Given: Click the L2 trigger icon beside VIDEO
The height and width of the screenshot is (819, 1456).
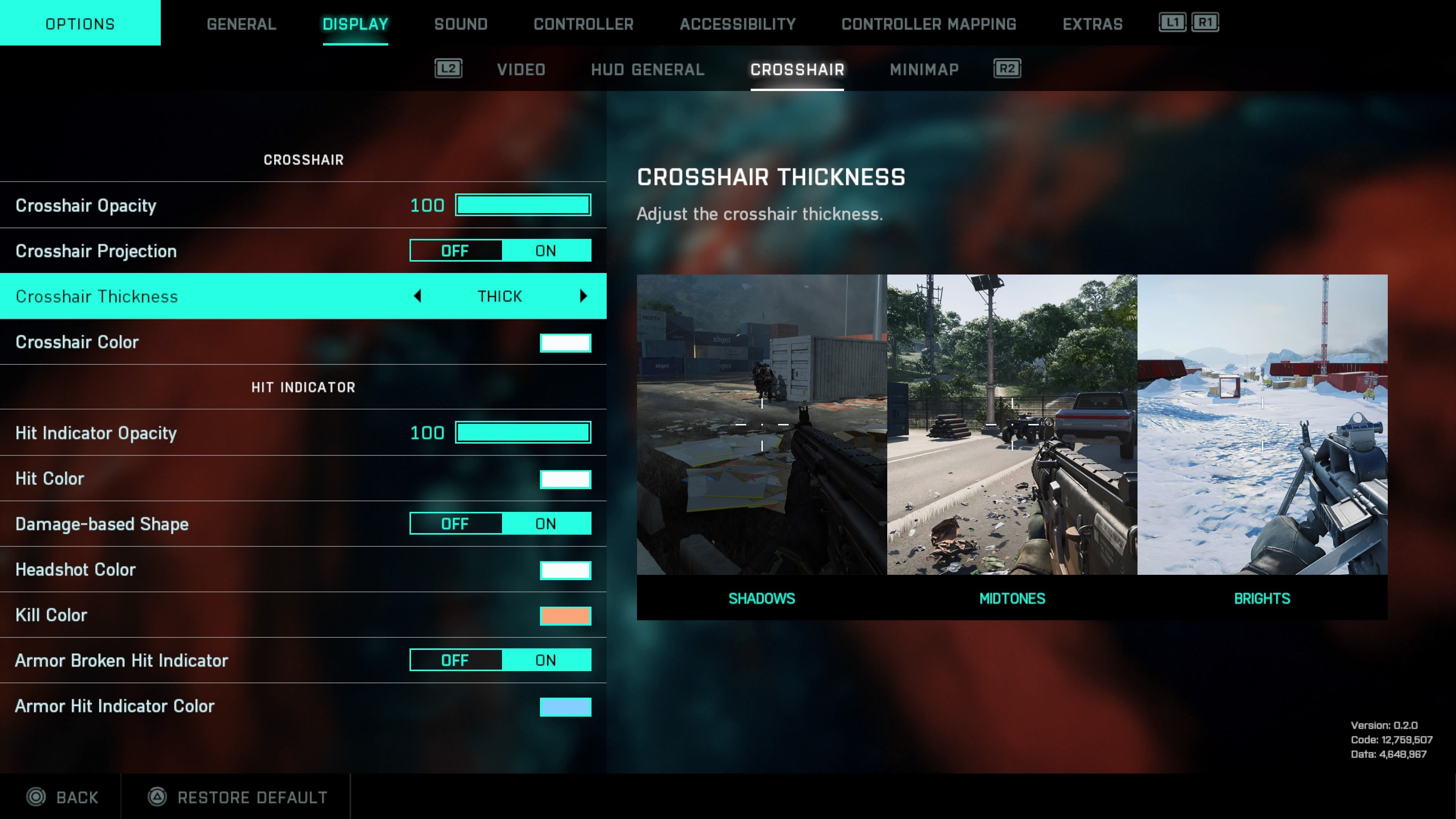Looking at the screenshot, I should (448, 68).
